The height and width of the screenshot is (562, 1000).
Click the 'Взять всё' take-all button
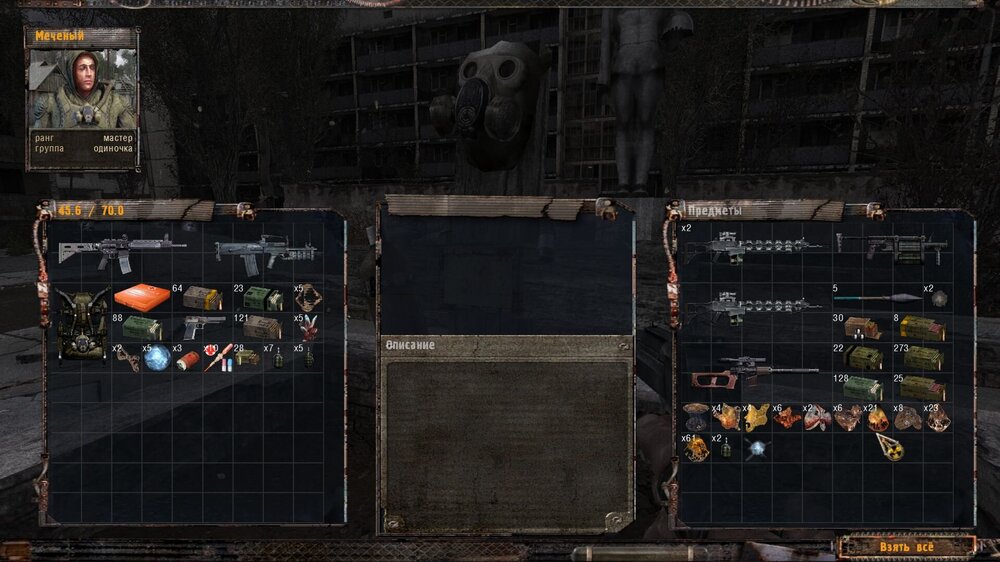906,547
